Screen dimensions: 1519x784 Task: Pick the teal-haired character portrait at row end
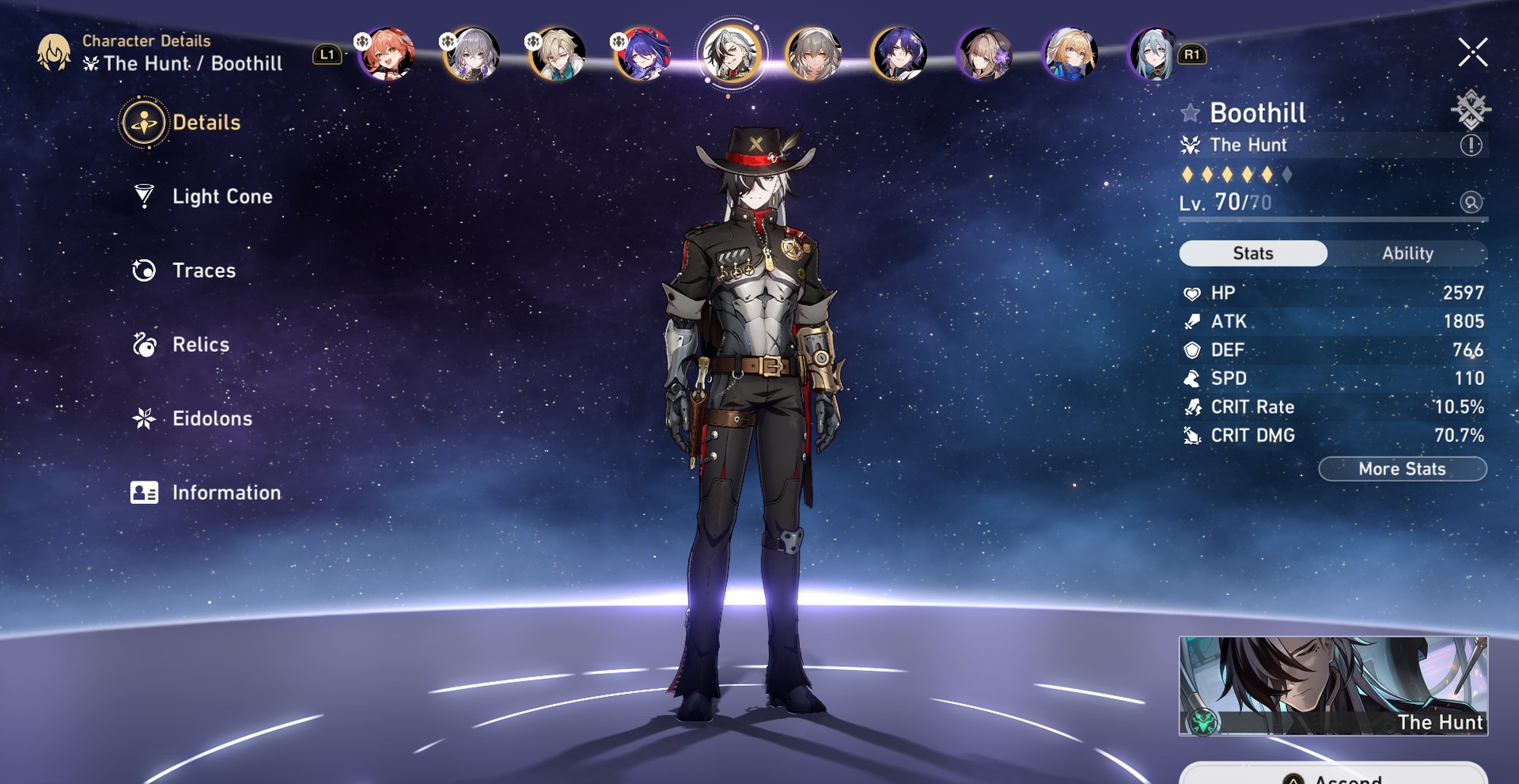tap(1154, 54)
